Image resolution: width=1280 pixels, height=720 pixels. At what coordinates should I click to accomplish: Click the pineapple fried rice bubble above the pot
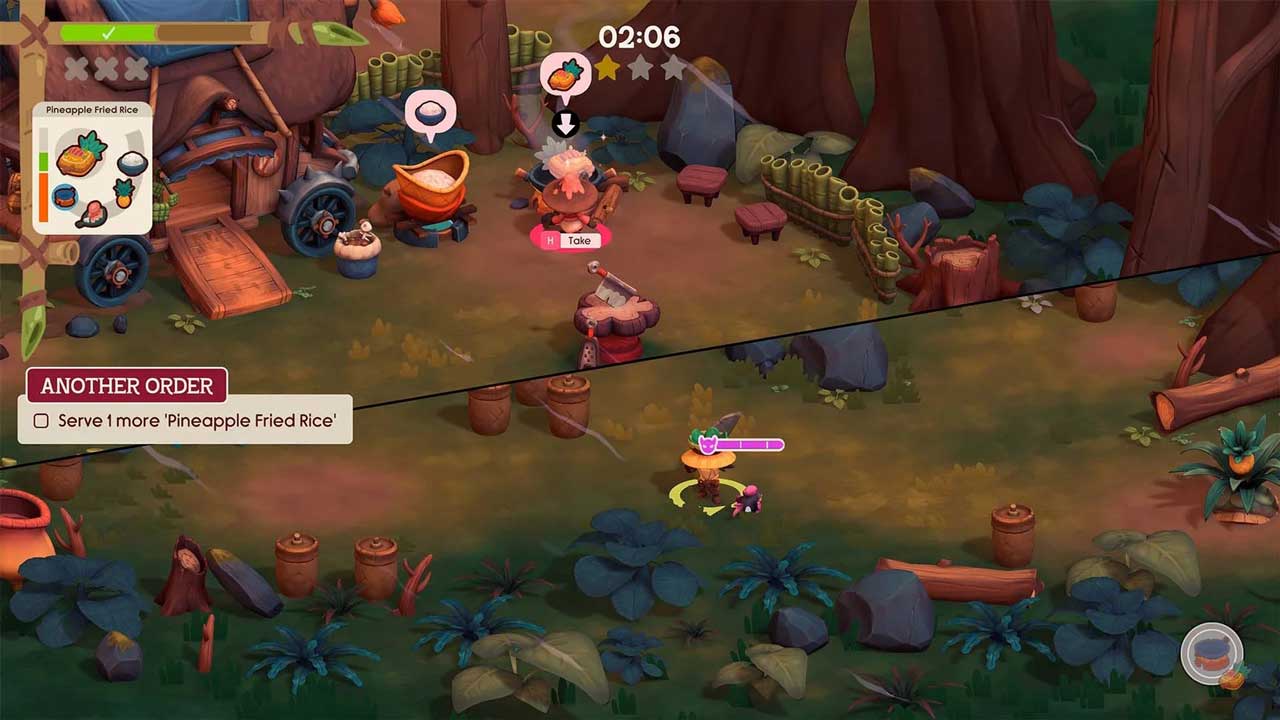[x=565, y=76]
